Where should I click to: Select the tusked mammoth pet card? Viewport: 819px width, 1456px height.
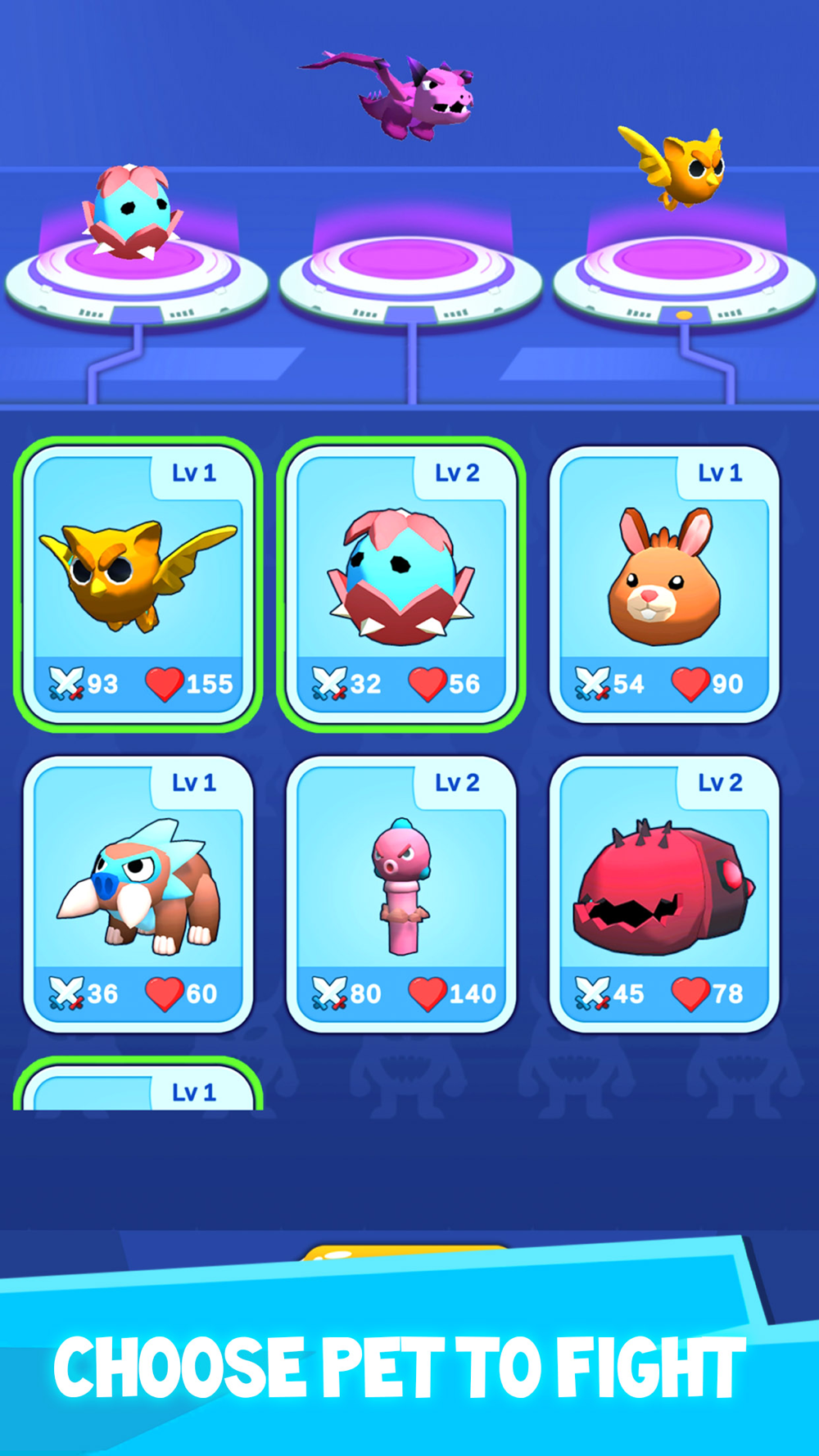(x=138, y=893)
